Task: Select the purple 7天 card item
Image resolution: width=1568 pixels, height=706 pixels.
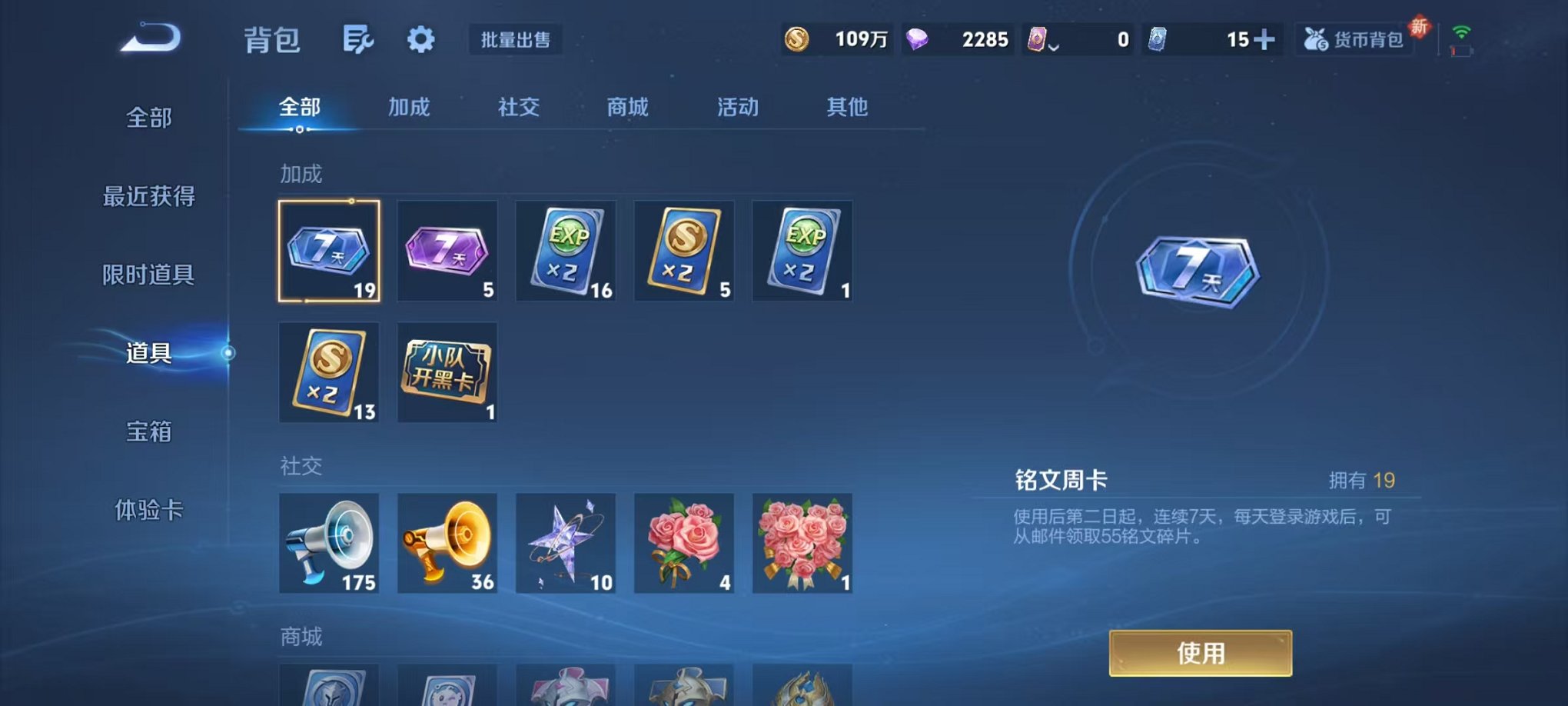Action: pos(447,250)
